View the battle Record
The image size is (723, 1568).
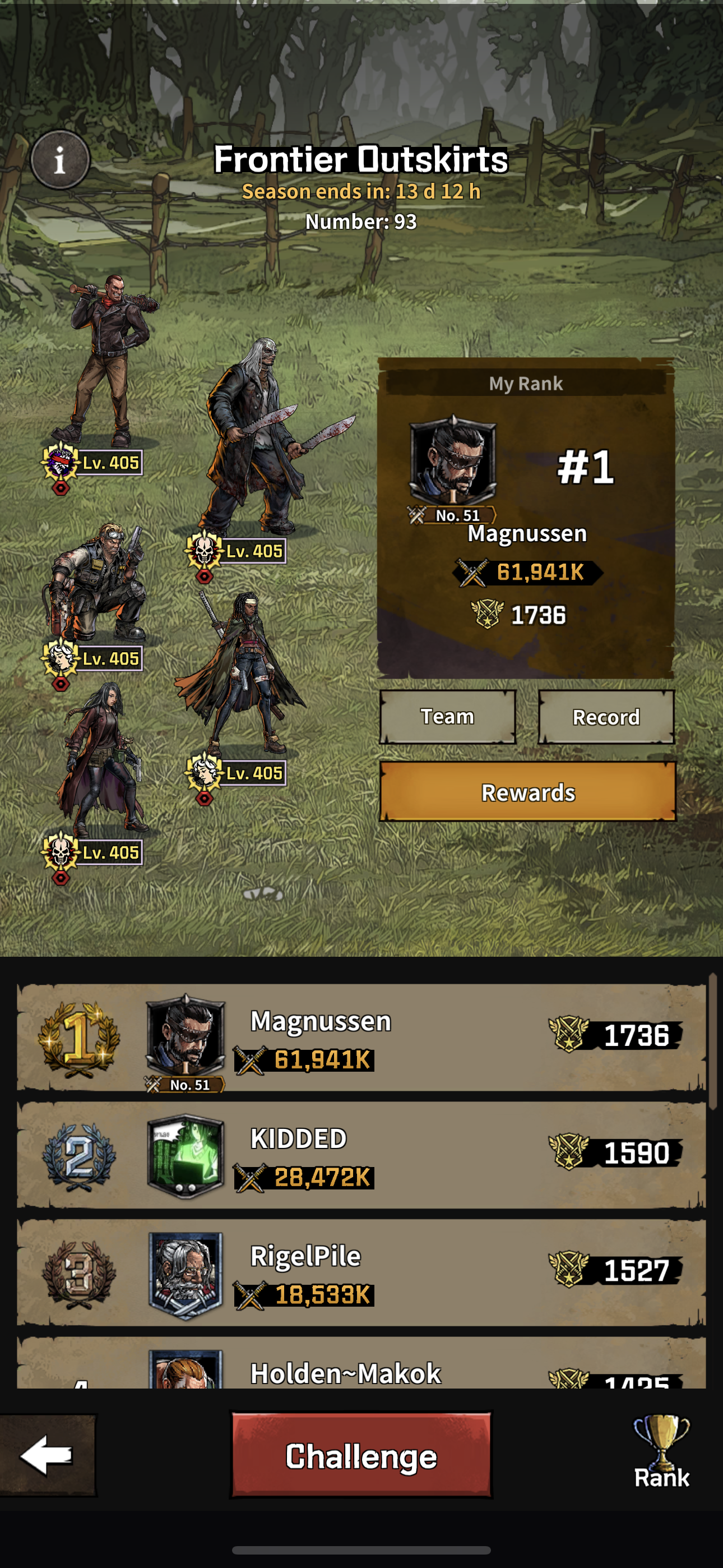point(606,717)
